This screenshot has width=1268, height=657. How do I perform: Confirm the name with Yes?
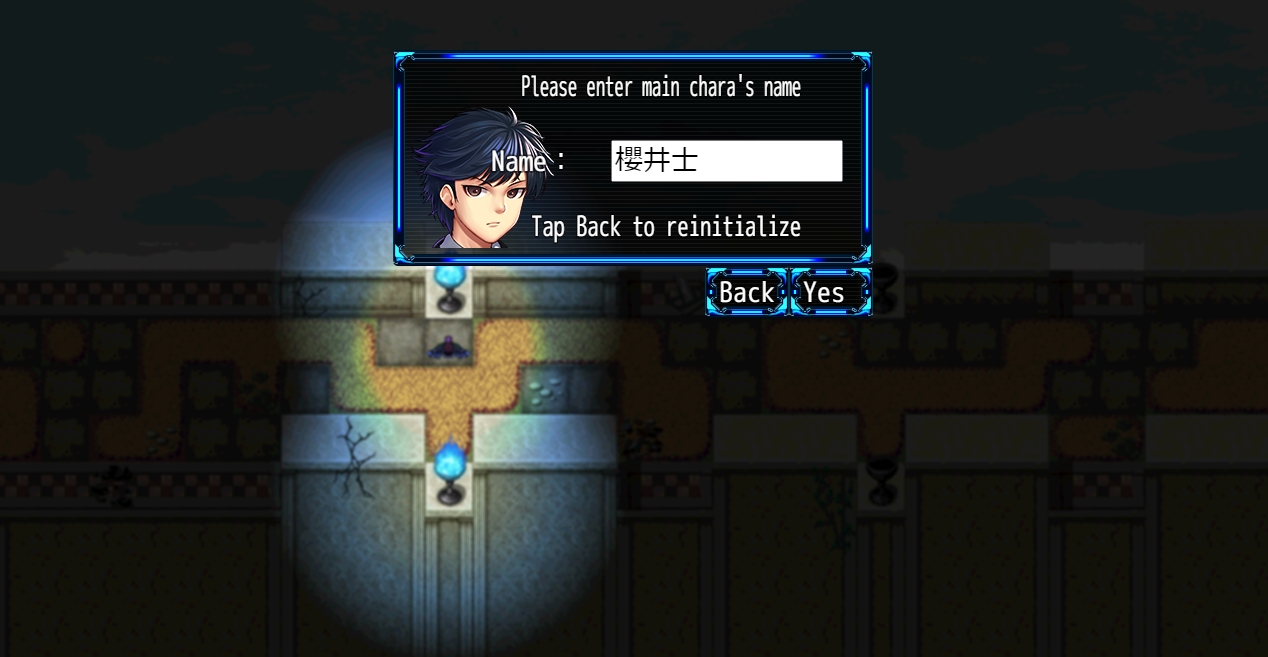829,292
